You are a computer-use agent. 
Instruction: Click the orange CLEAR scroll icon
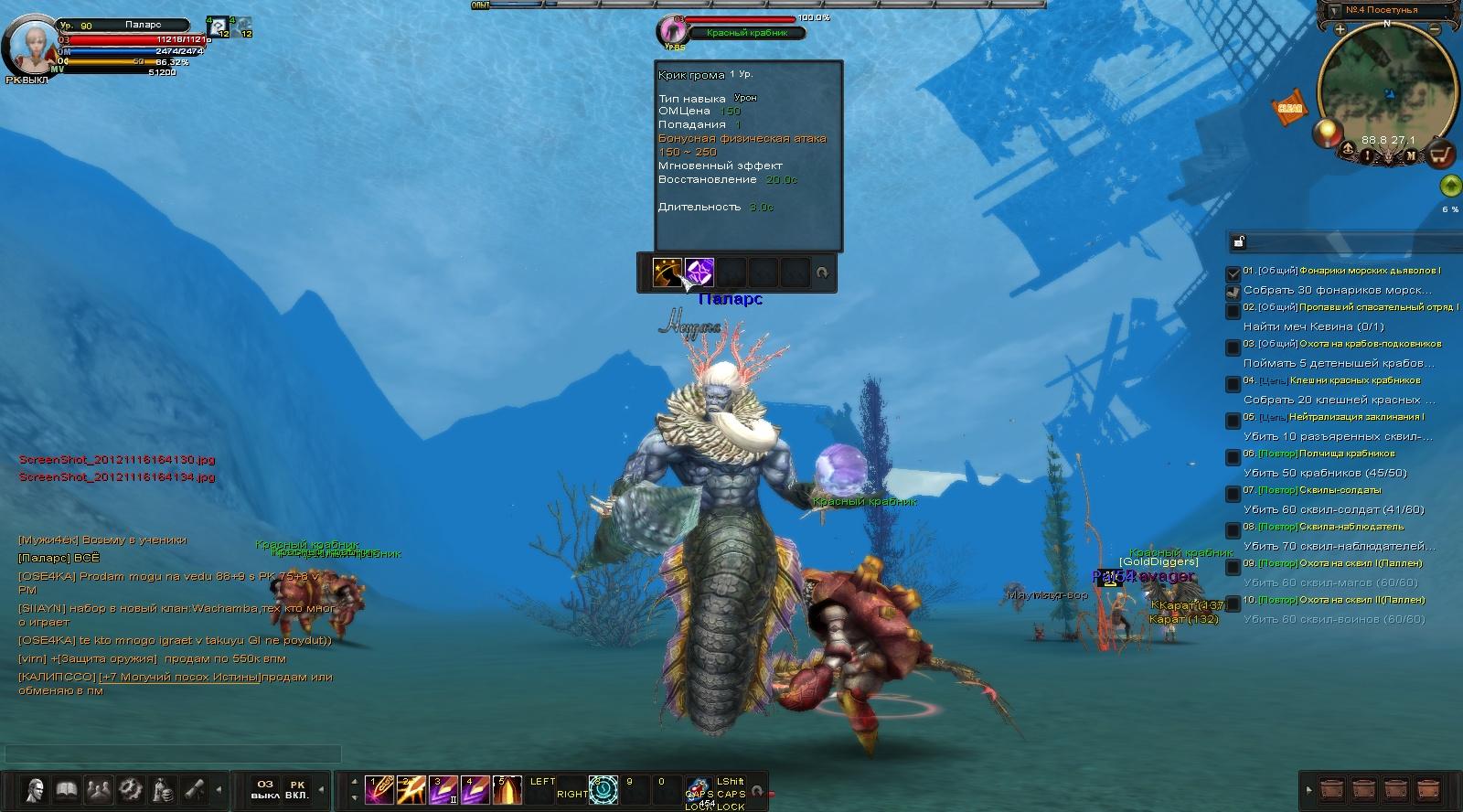click(1289, 108)
